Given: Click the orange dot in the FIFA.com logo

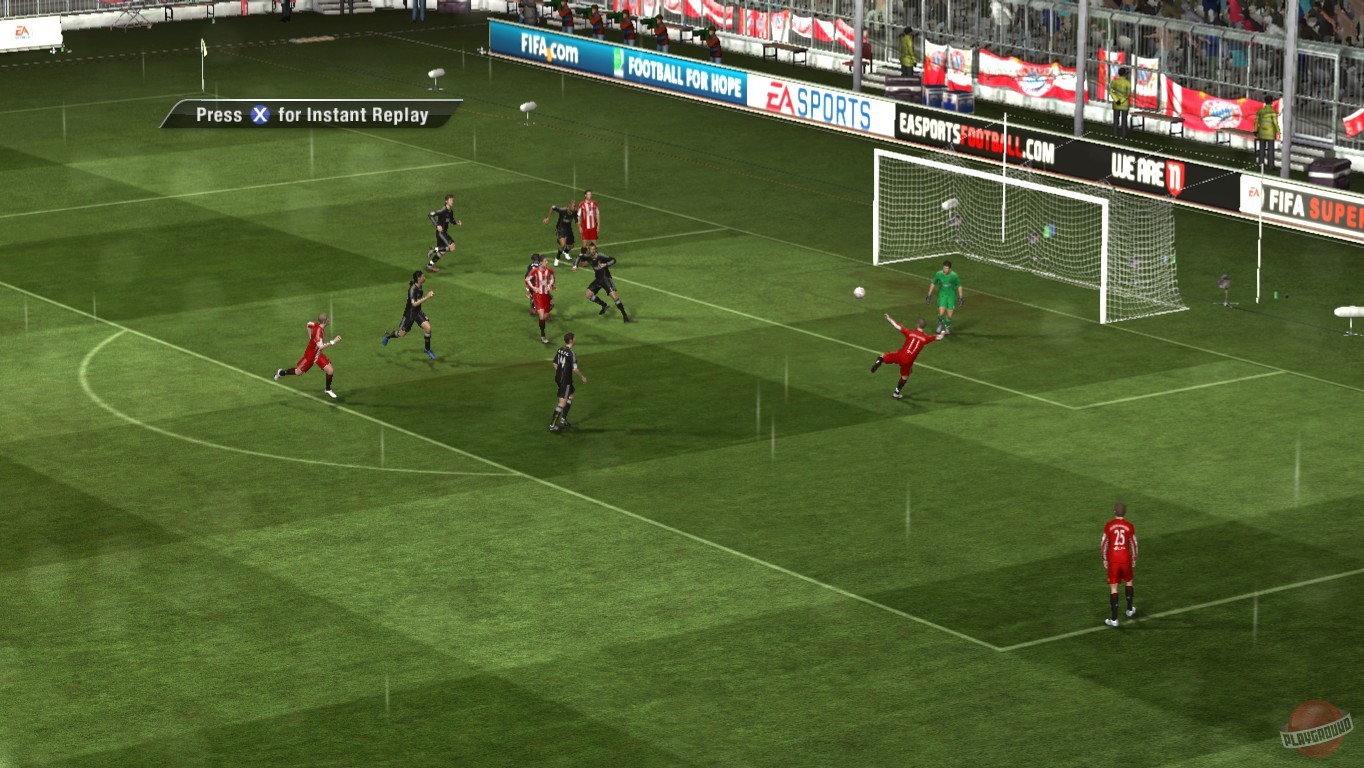Looking at the screenshot, I should click(550, 55).
